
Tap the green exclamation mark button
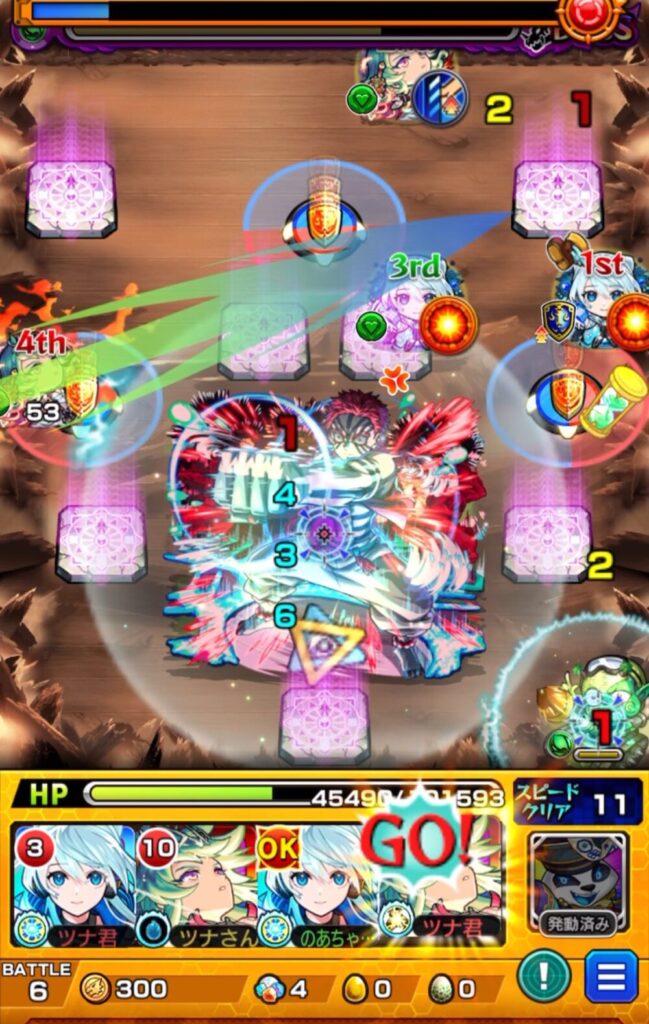tap(544, 977)
